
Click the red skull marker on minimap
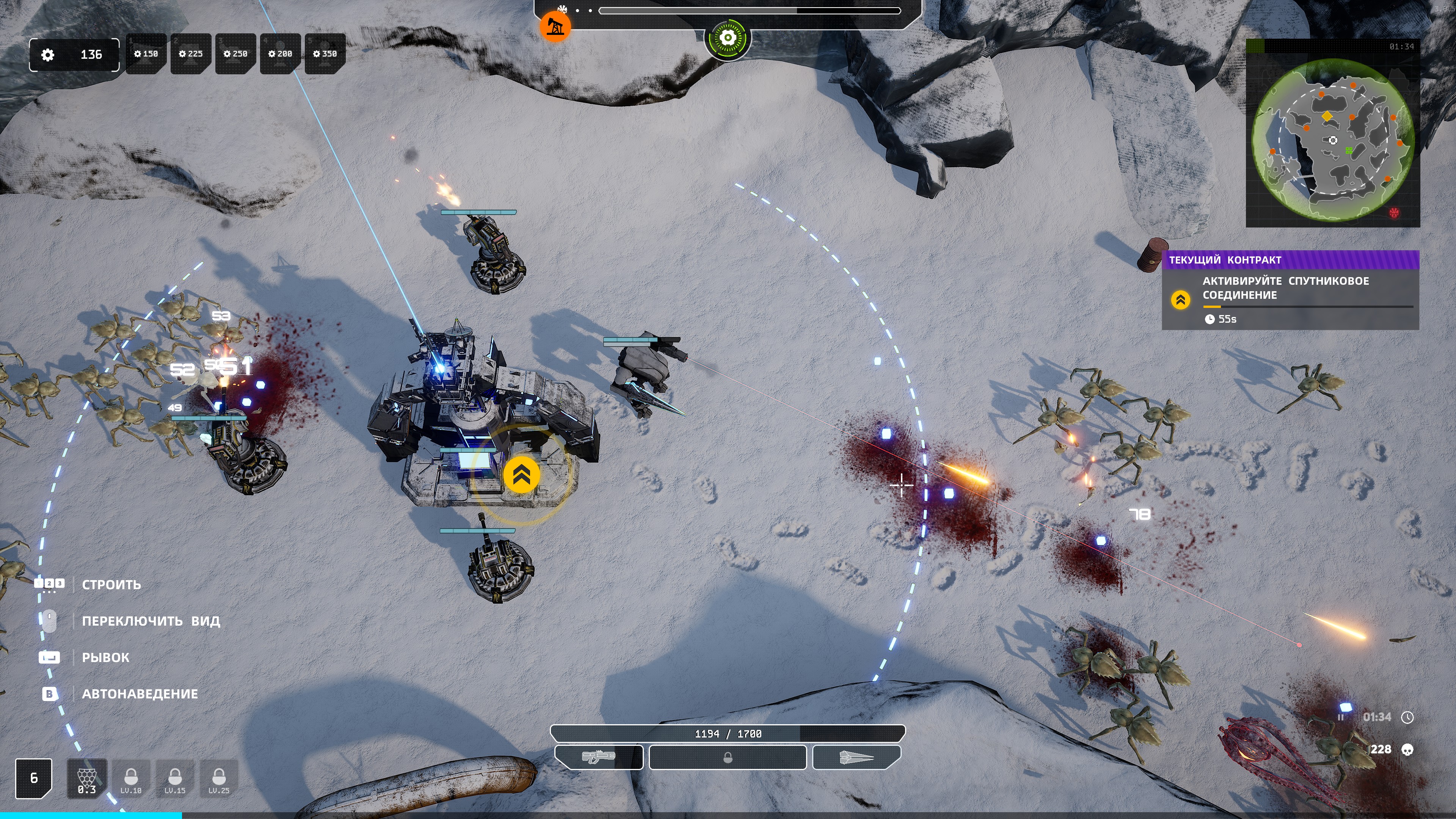pyautogui.click(x=1395, y=213)
